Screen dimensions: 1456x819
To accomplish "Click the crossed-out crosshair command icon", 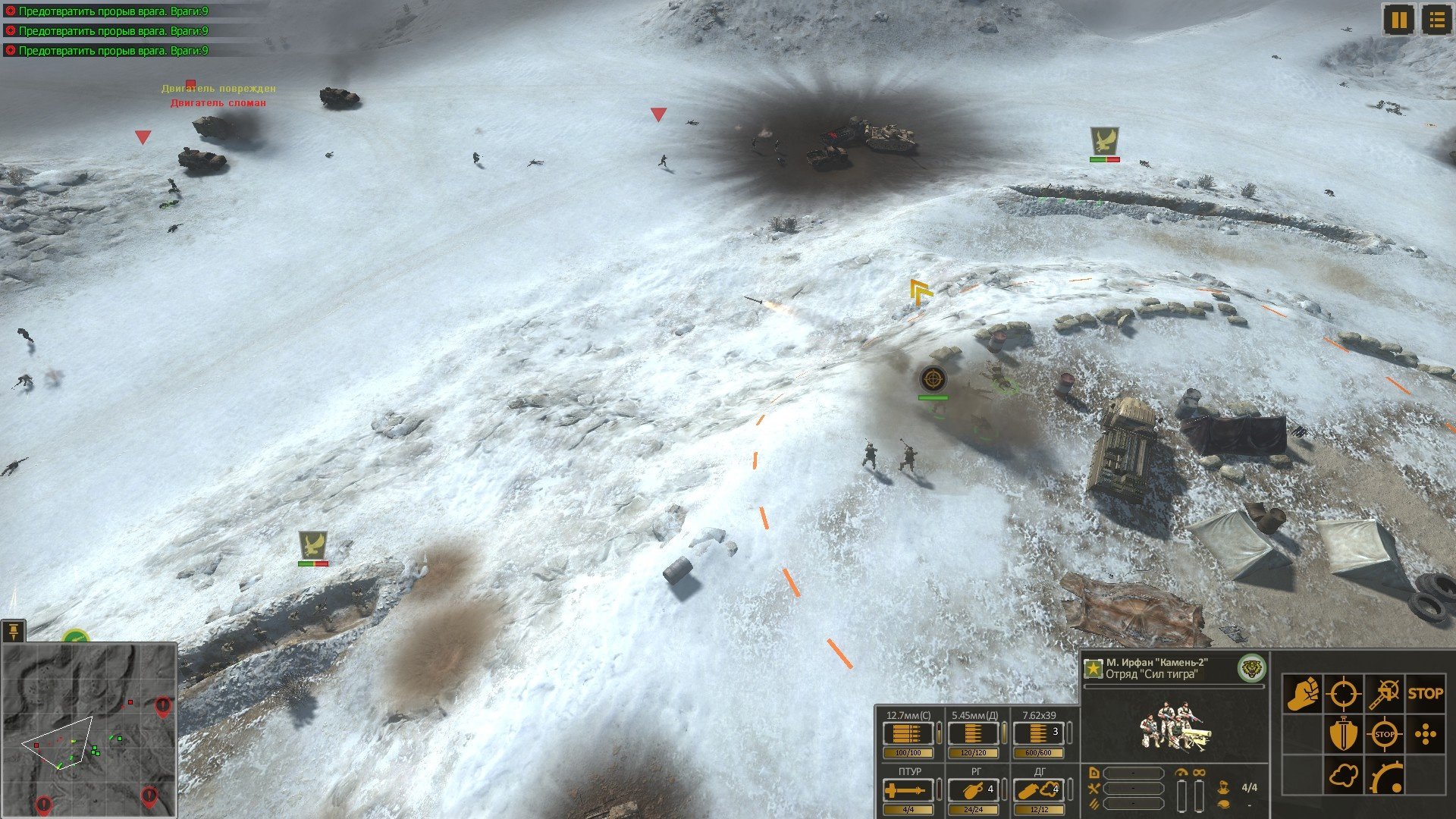I will pyautogui.click(x=1385, y=693).
